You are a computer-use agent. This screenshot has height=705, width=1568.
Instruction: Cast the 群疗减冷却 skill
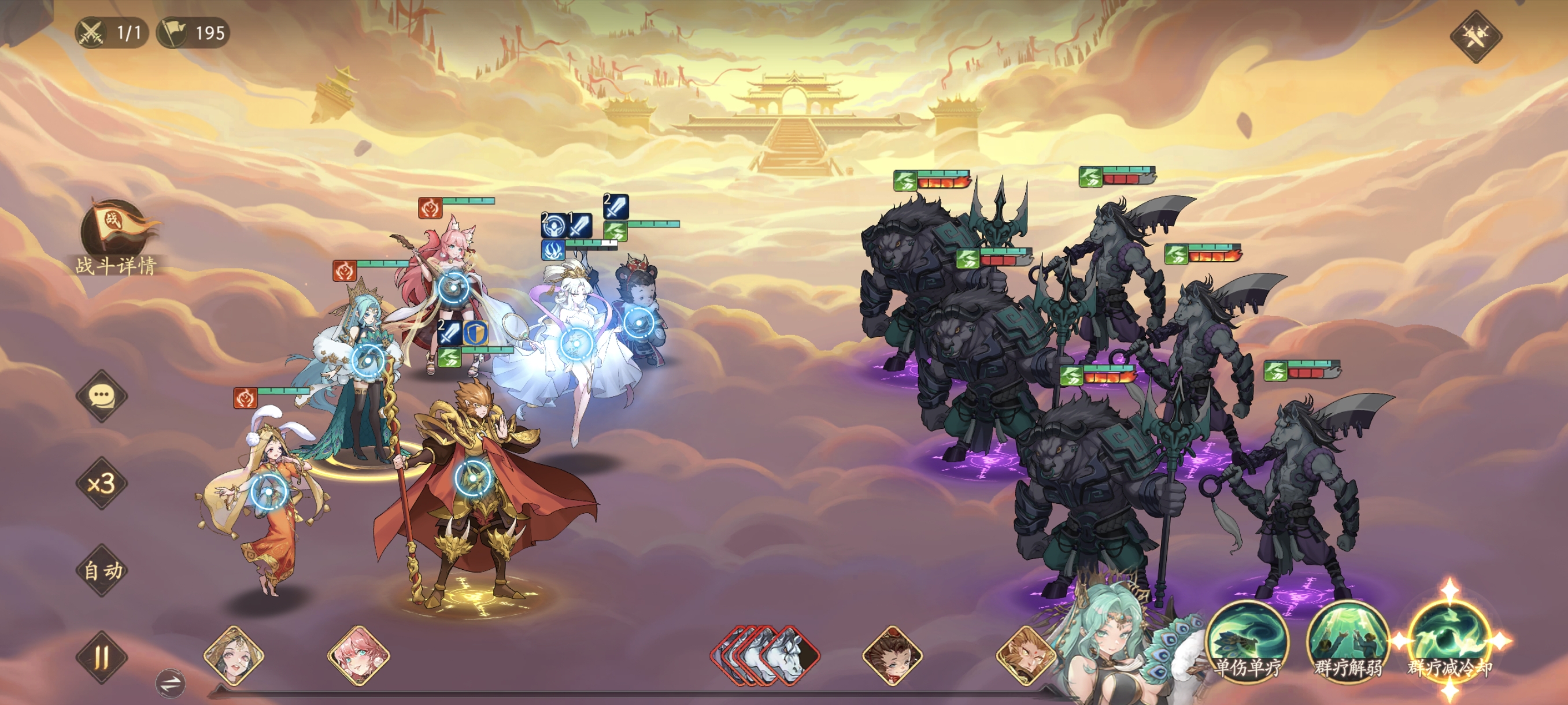[1449, 640]
